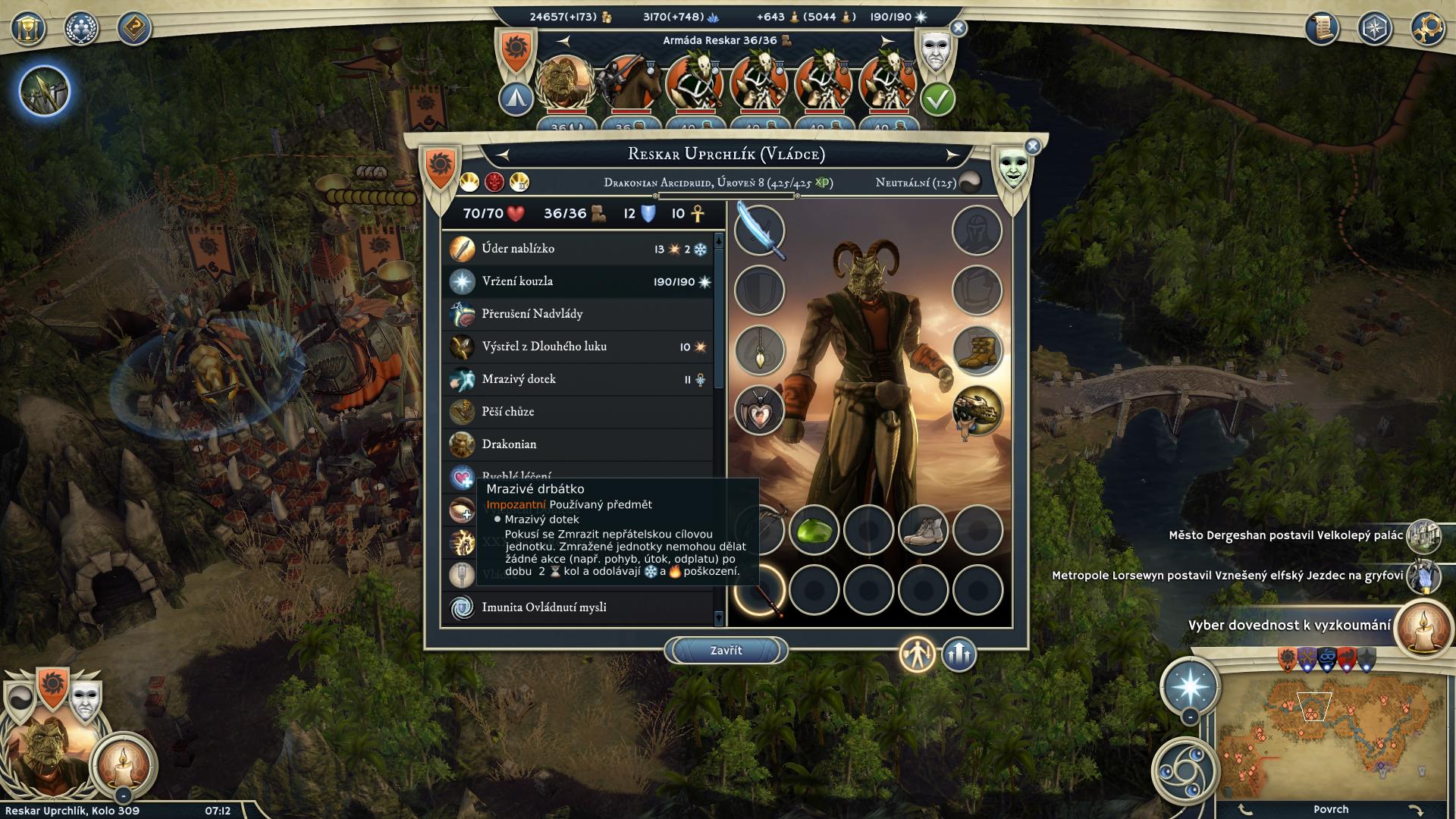The width and height of the screenshot is (1456, 819).
Task: Go to the next hero arrow
Action: [x=952, y=155]
